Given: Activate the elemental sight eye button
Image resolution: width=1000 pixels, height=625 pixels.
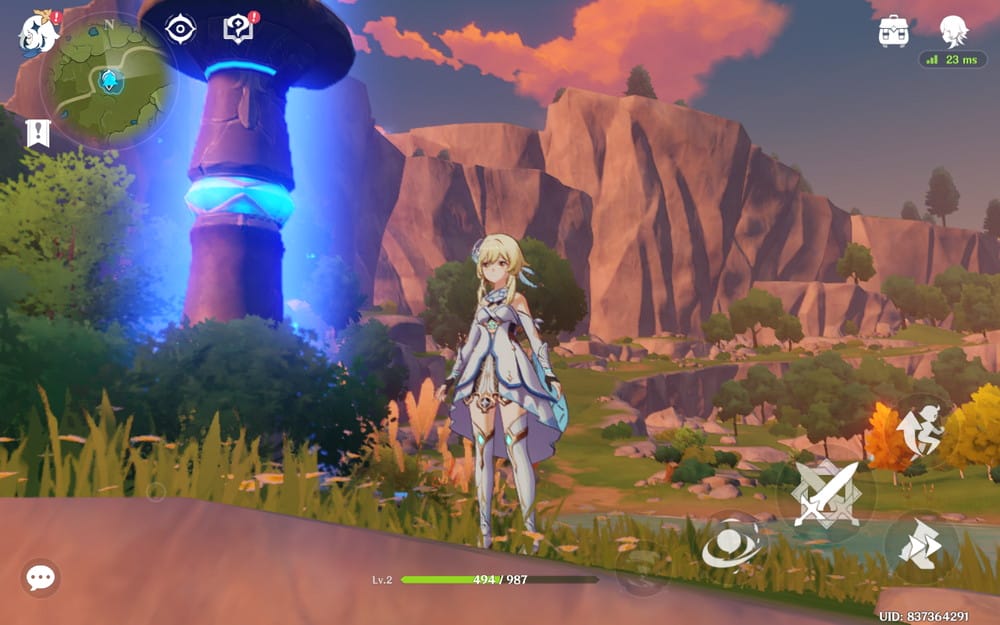Looking at the screenshot, I should tap(731, 545).
